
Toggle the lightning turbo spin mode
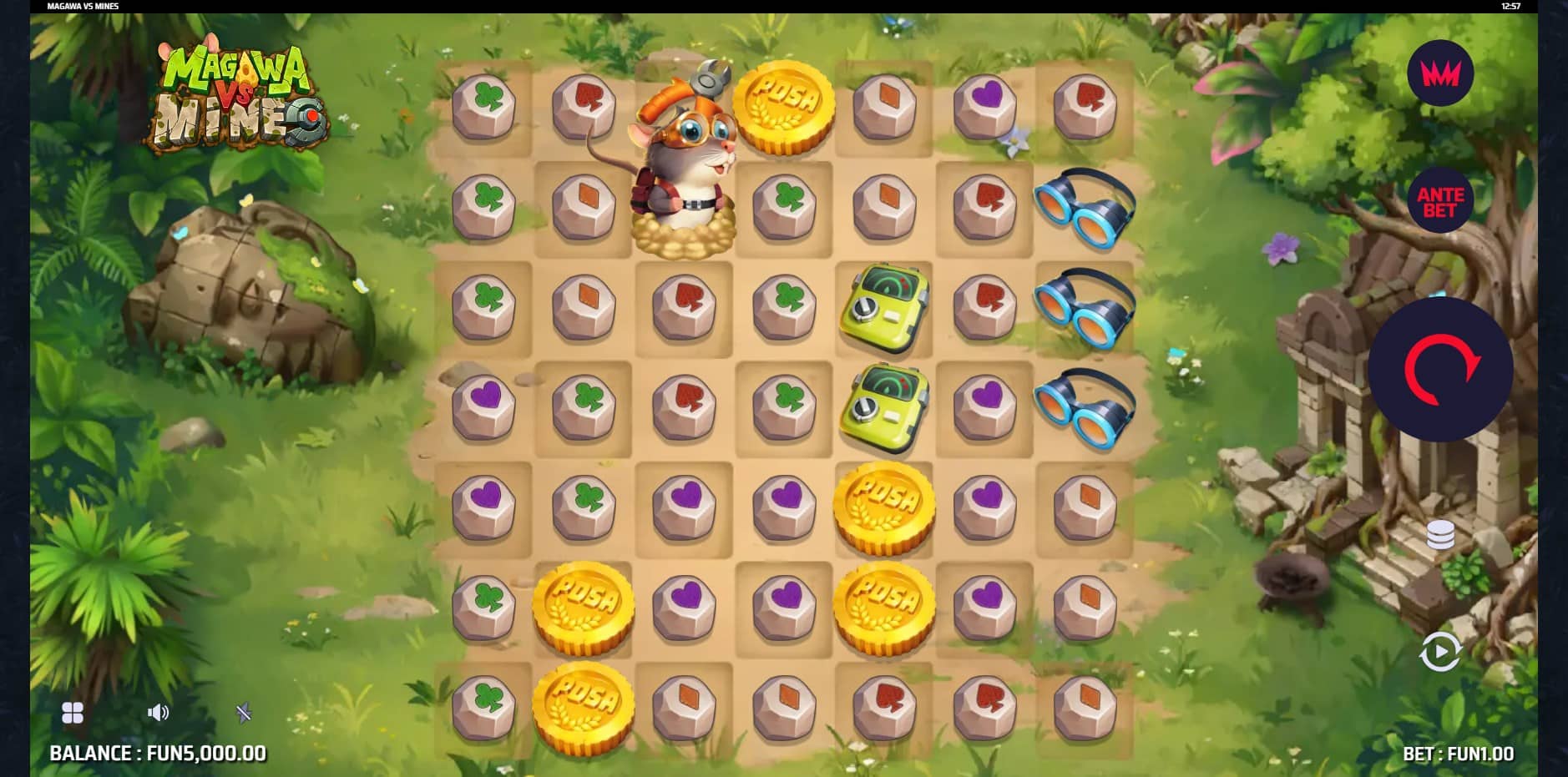point(243,713)
